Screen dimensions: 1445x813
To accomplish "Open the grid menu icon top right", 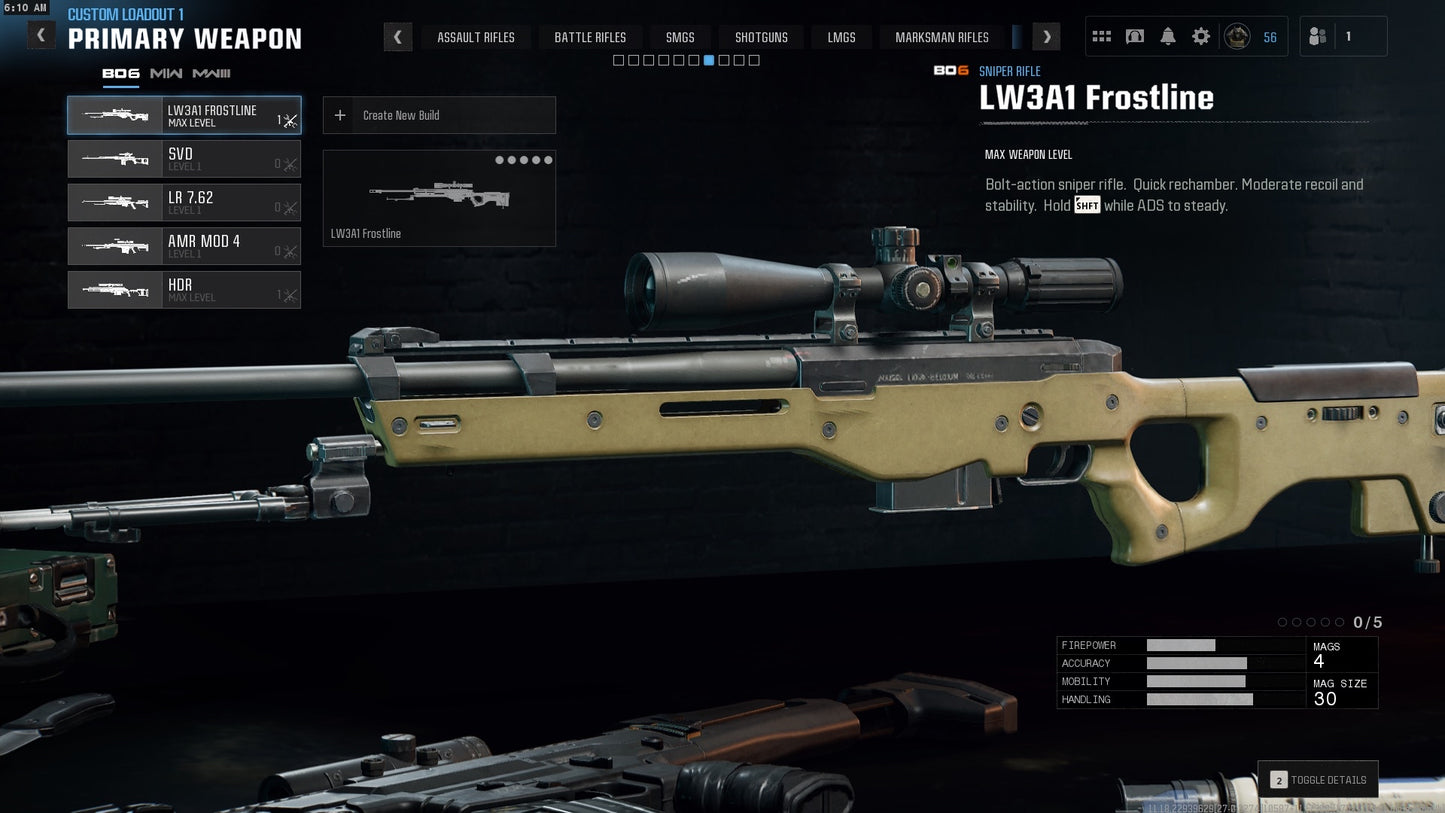I will point(1101,35).
